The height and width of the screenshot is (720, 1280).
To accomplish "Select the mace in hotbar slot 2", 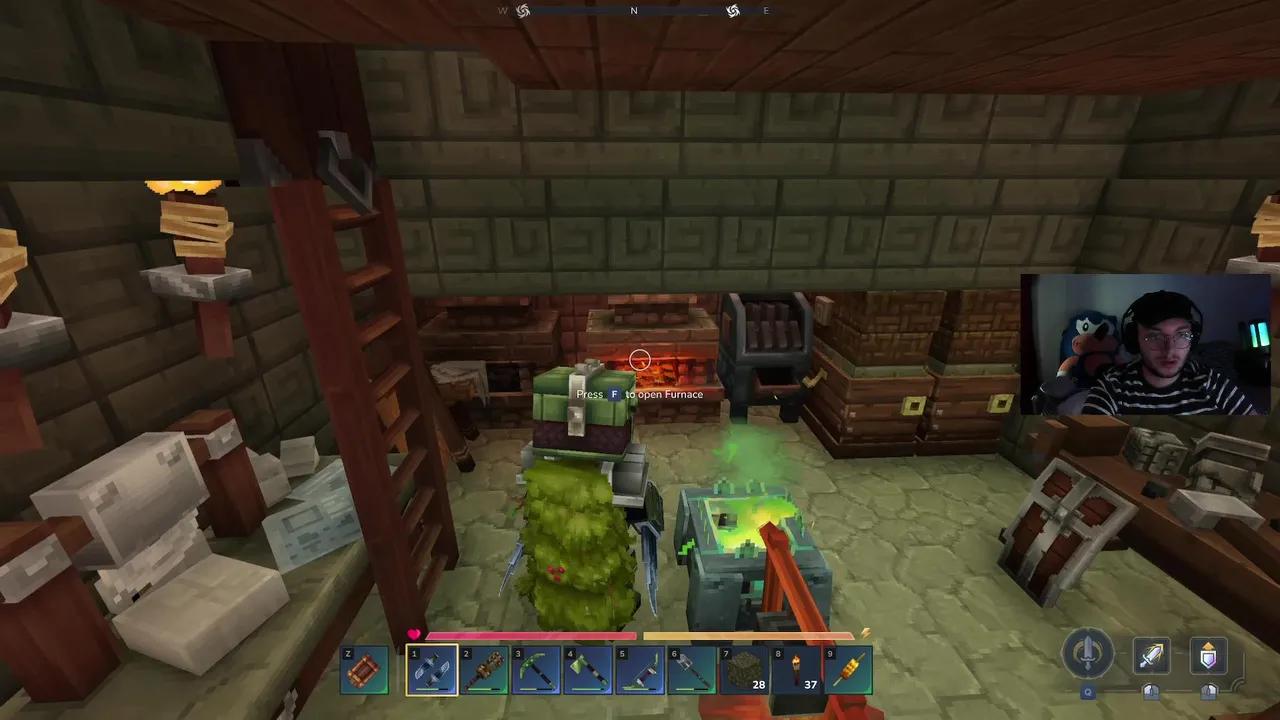I will pos(483,668).
